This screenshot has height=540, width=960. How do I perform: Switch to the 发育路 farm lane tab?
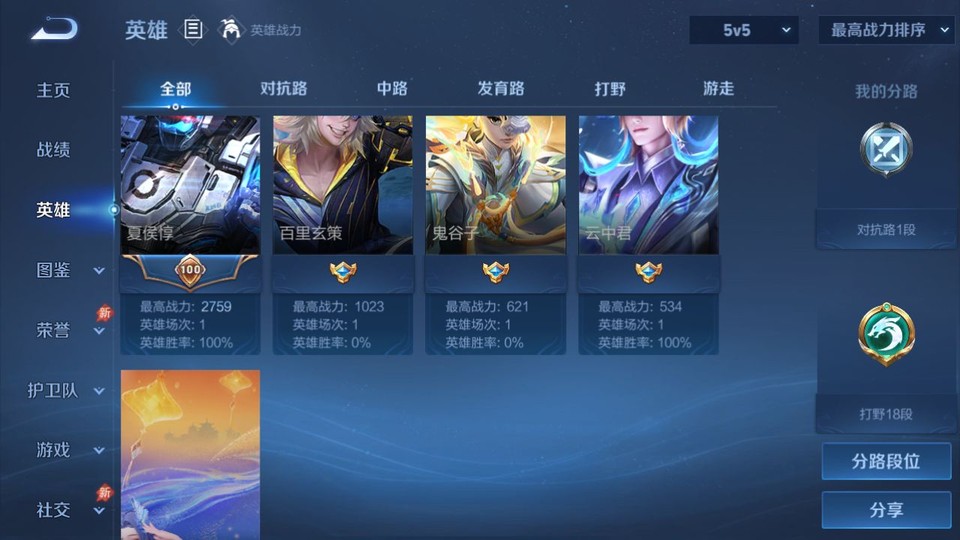pos(501,88)
